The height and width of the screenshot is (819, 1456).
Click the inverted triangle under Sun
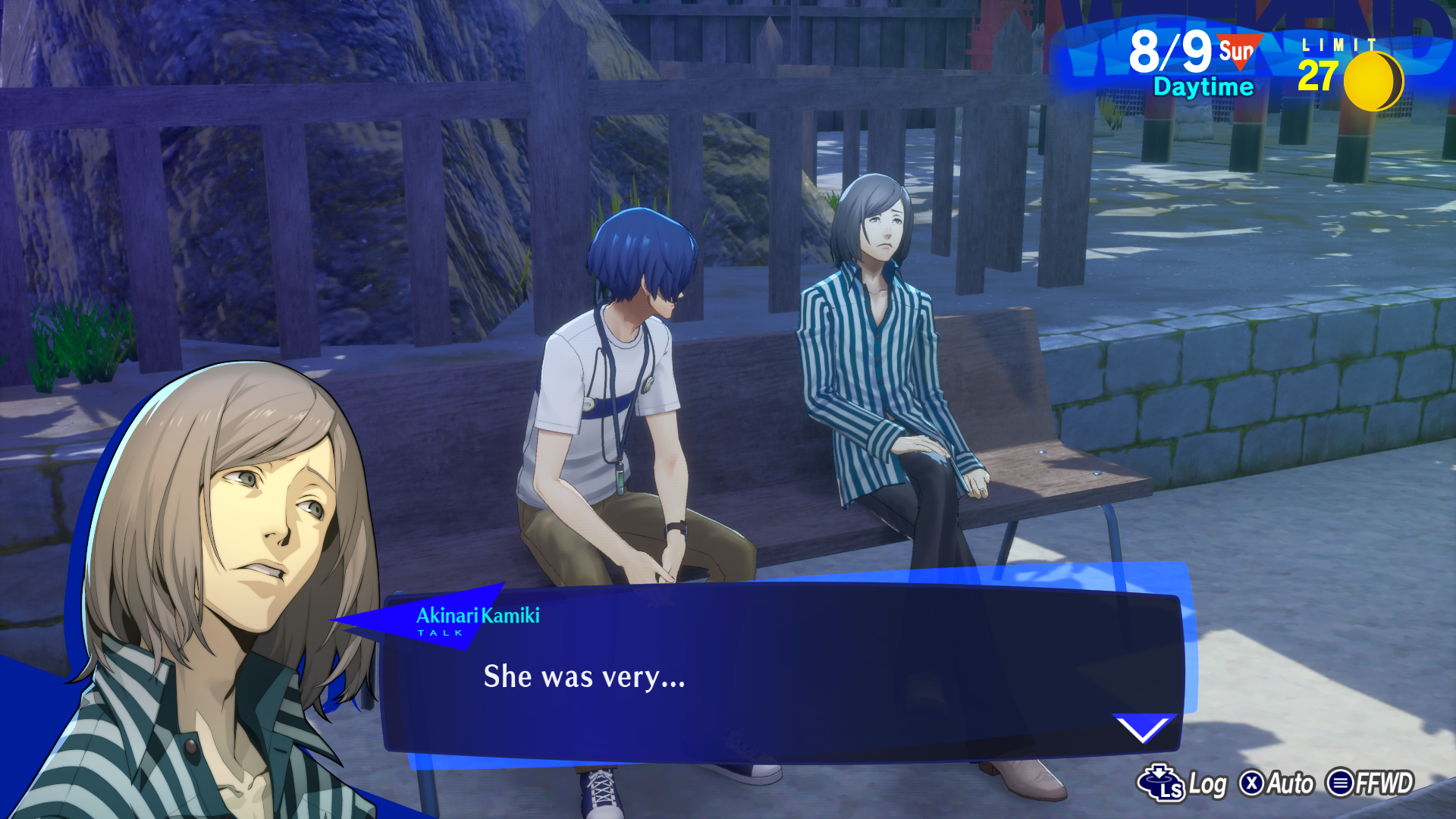point(1239,61)
